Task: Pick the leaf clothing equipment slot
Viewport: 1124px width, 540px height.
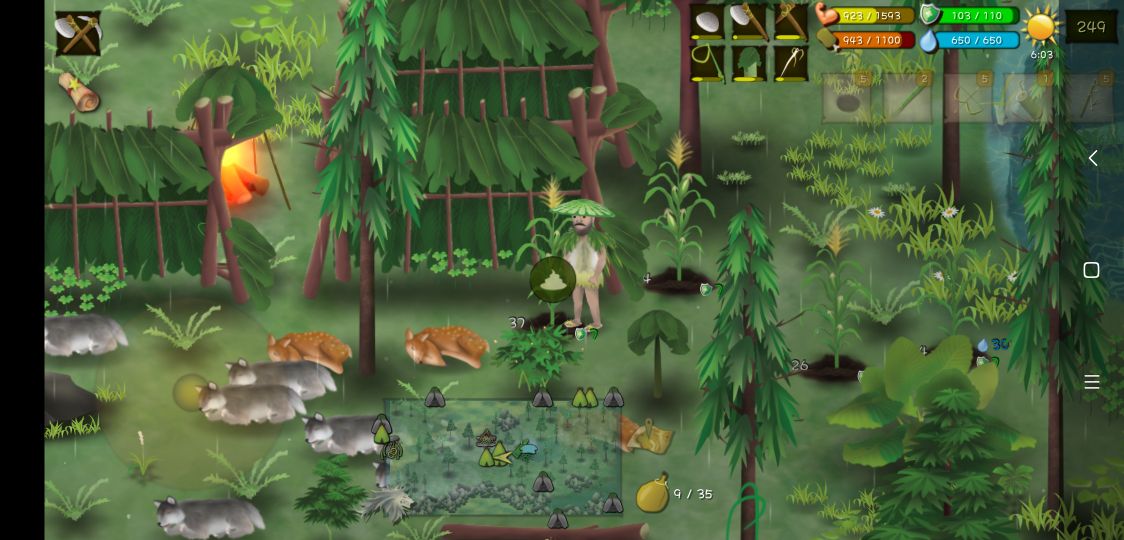Action: point(749,63)
